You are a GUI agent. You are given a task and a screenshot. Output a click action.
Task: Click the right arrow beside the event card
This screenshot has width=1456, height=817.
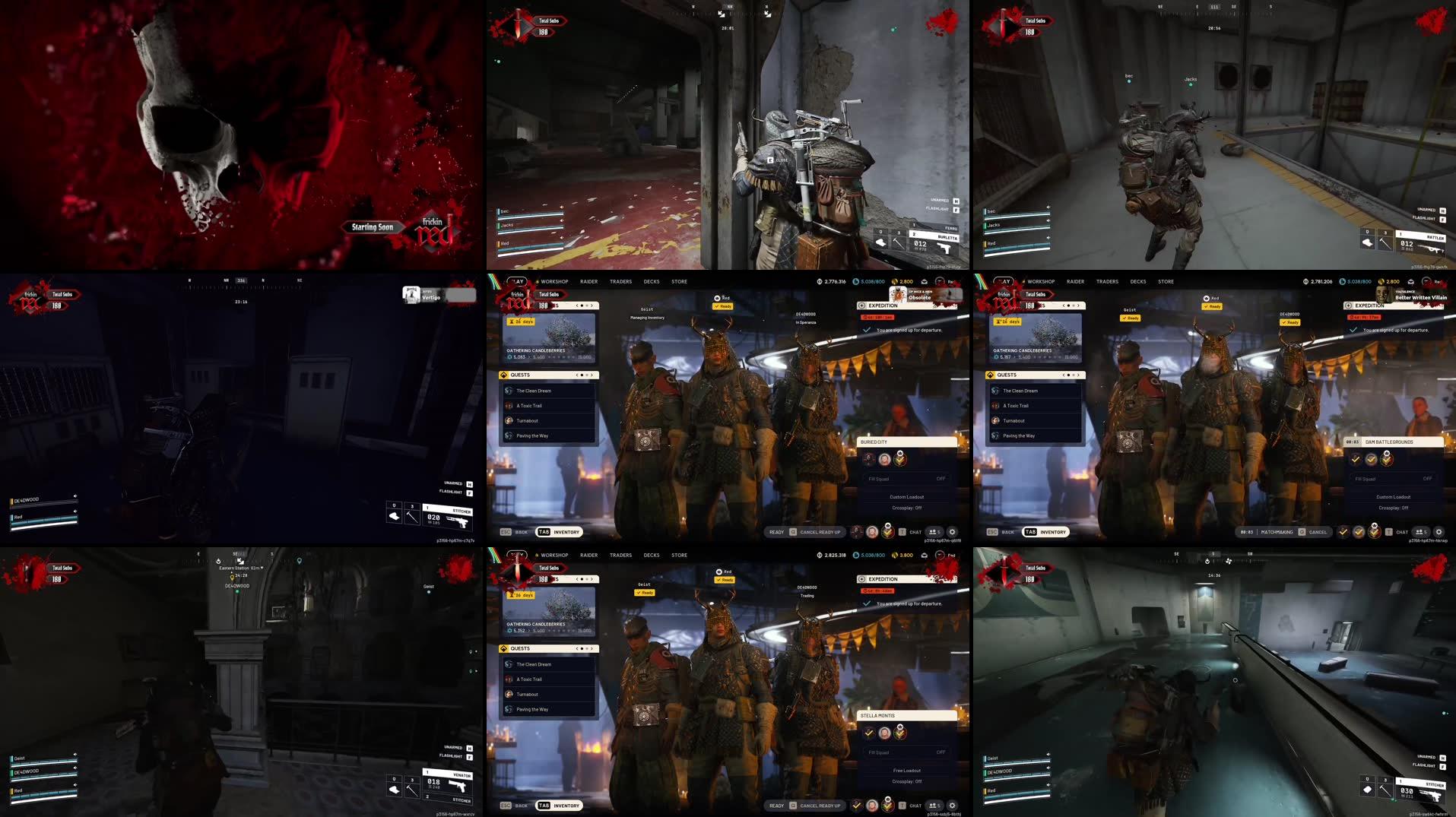point(592,306)
